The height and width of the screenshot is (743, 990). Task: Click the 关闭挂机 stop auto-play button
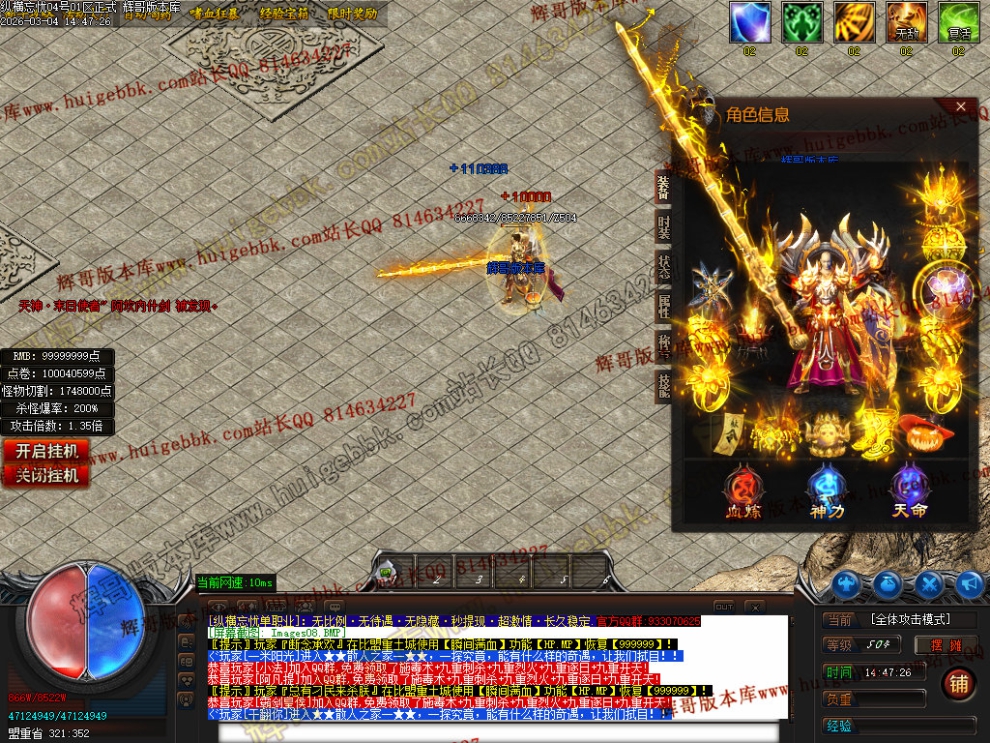(46, 476)
